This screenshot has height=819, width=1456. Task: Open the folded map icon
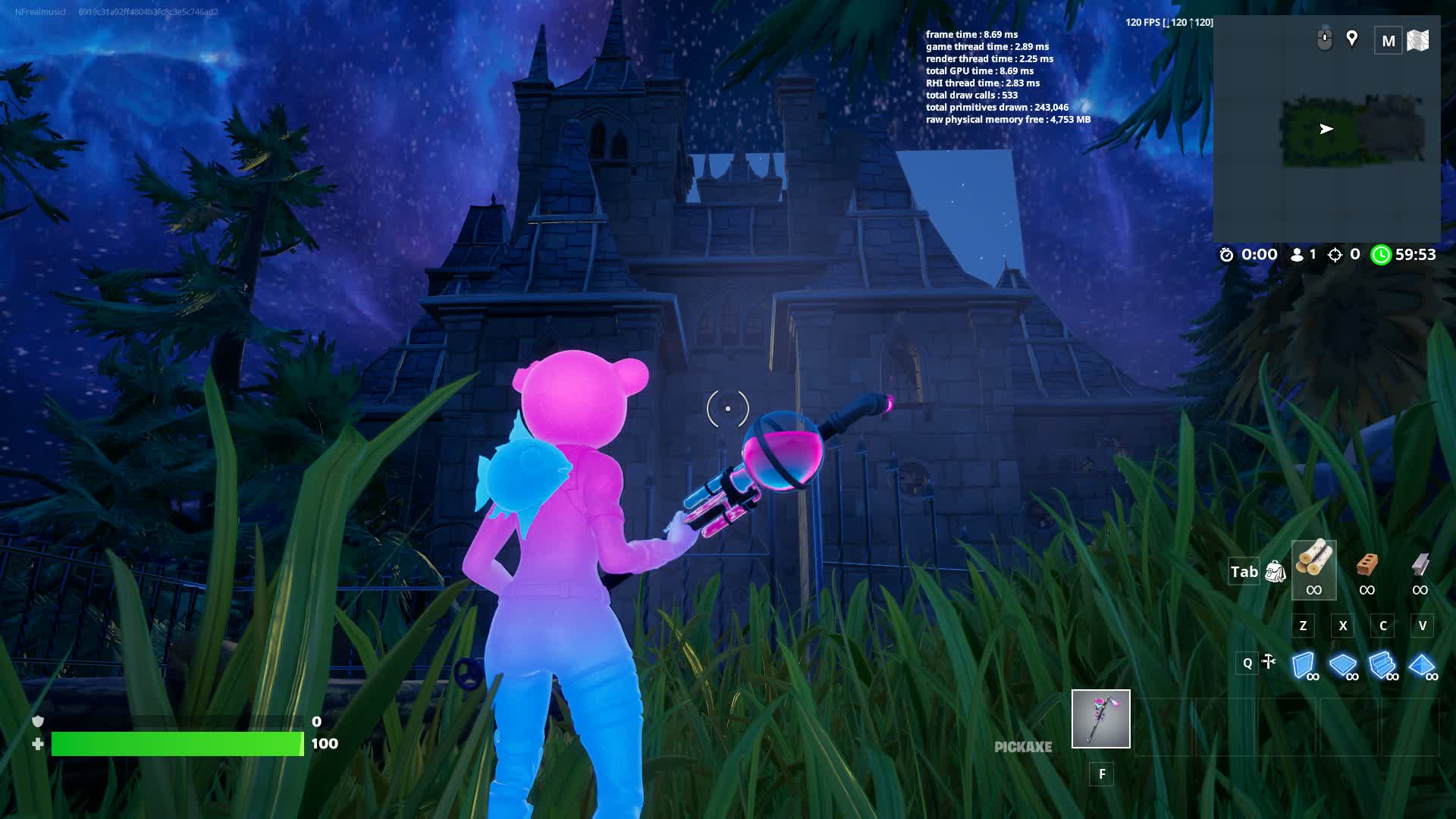click(x=1418, y=40)
